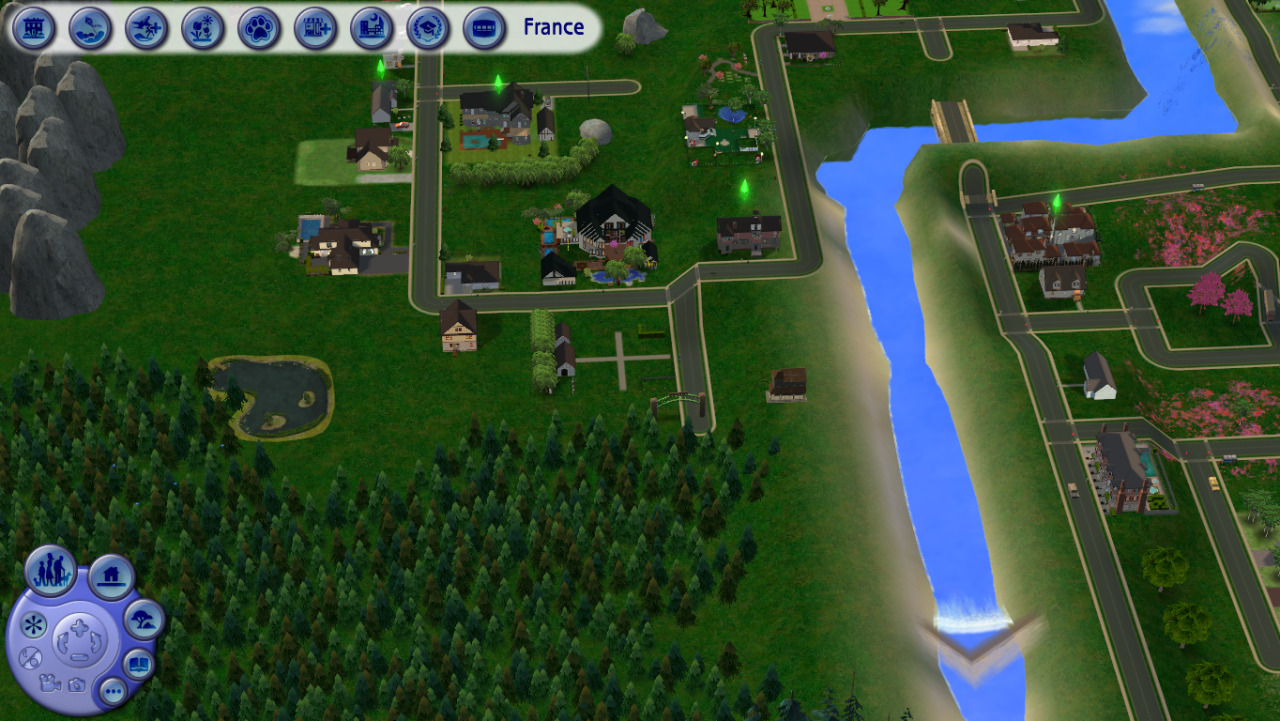Open the night-time downtown buildings icon
The width and height of the screenshot is (1280, 721).
point(372,28)
